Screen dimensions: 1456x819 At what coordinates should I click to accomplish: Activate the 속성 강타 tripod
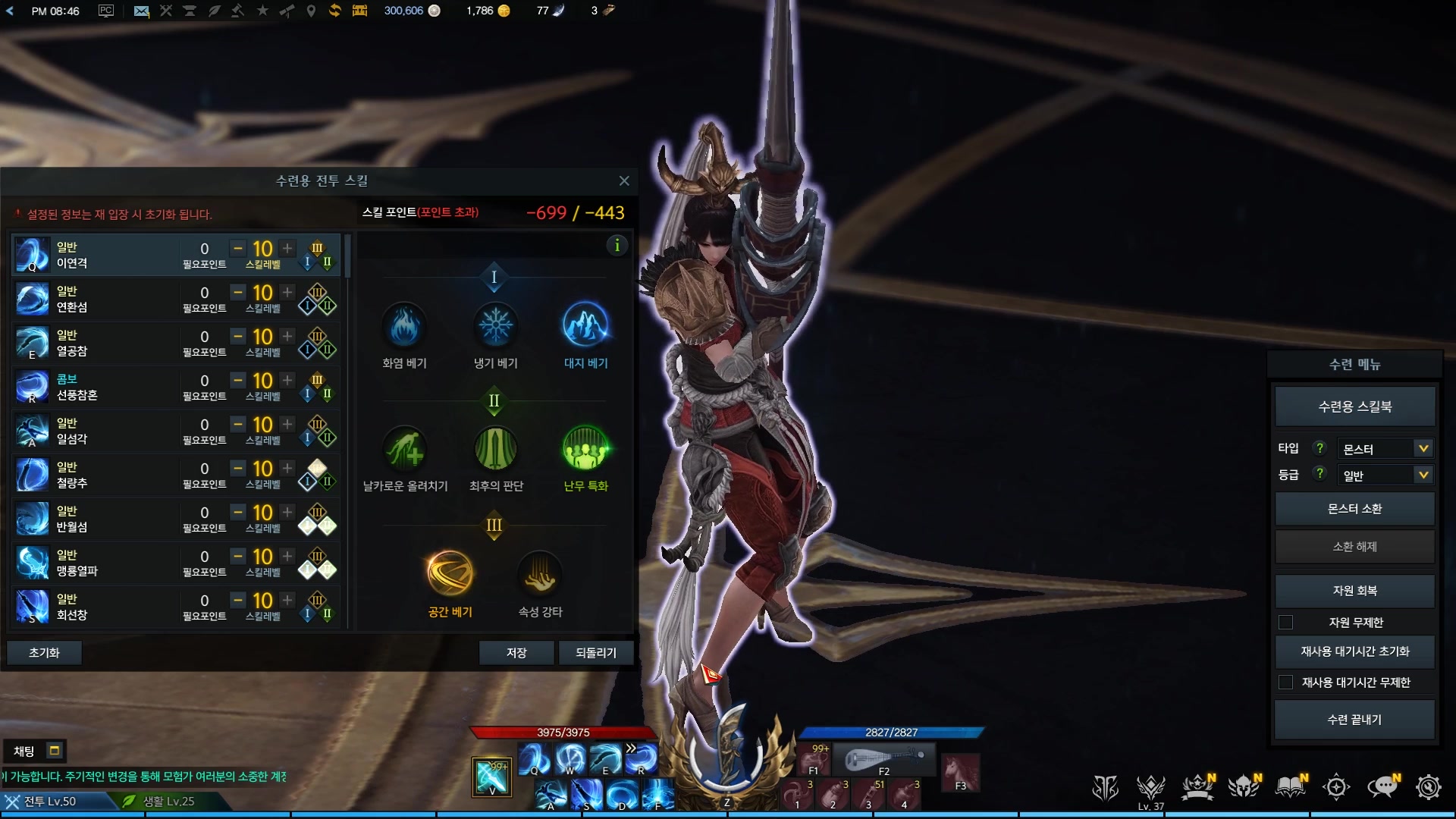point(540,575)
